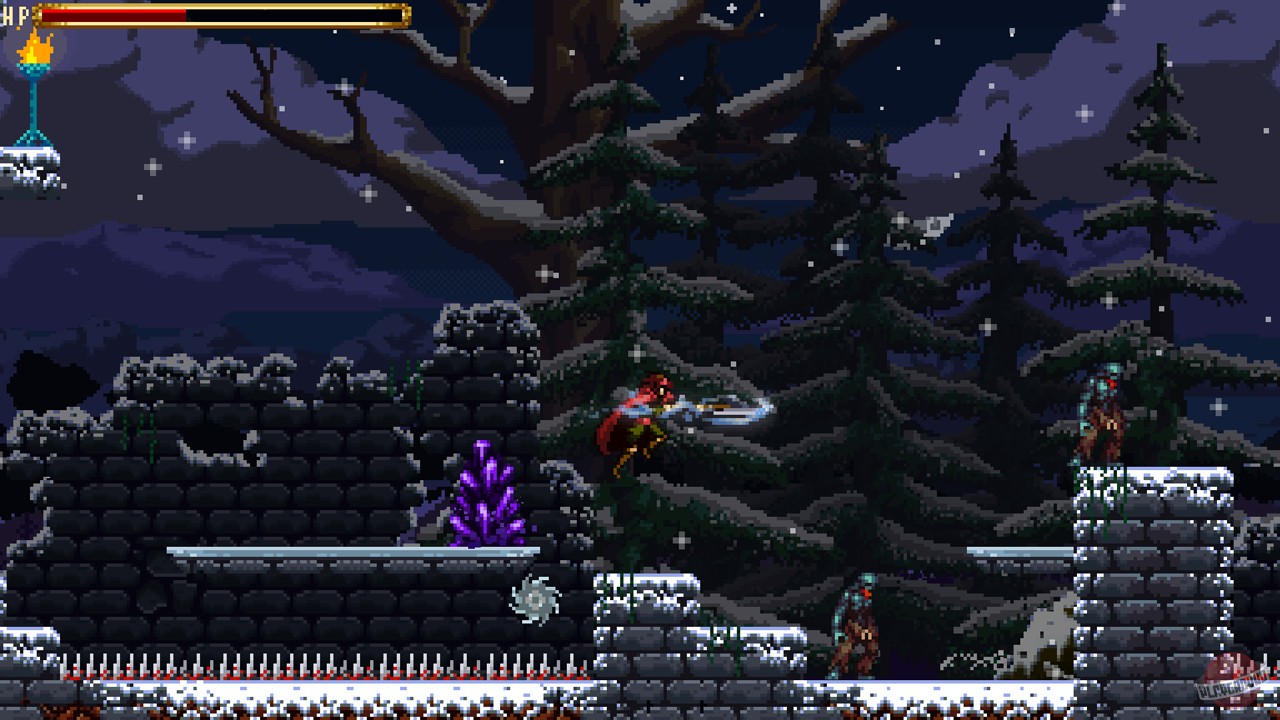
Task: Click the spinning saw blade projectile
Action: pyautogui.click(x=537, y=598)
